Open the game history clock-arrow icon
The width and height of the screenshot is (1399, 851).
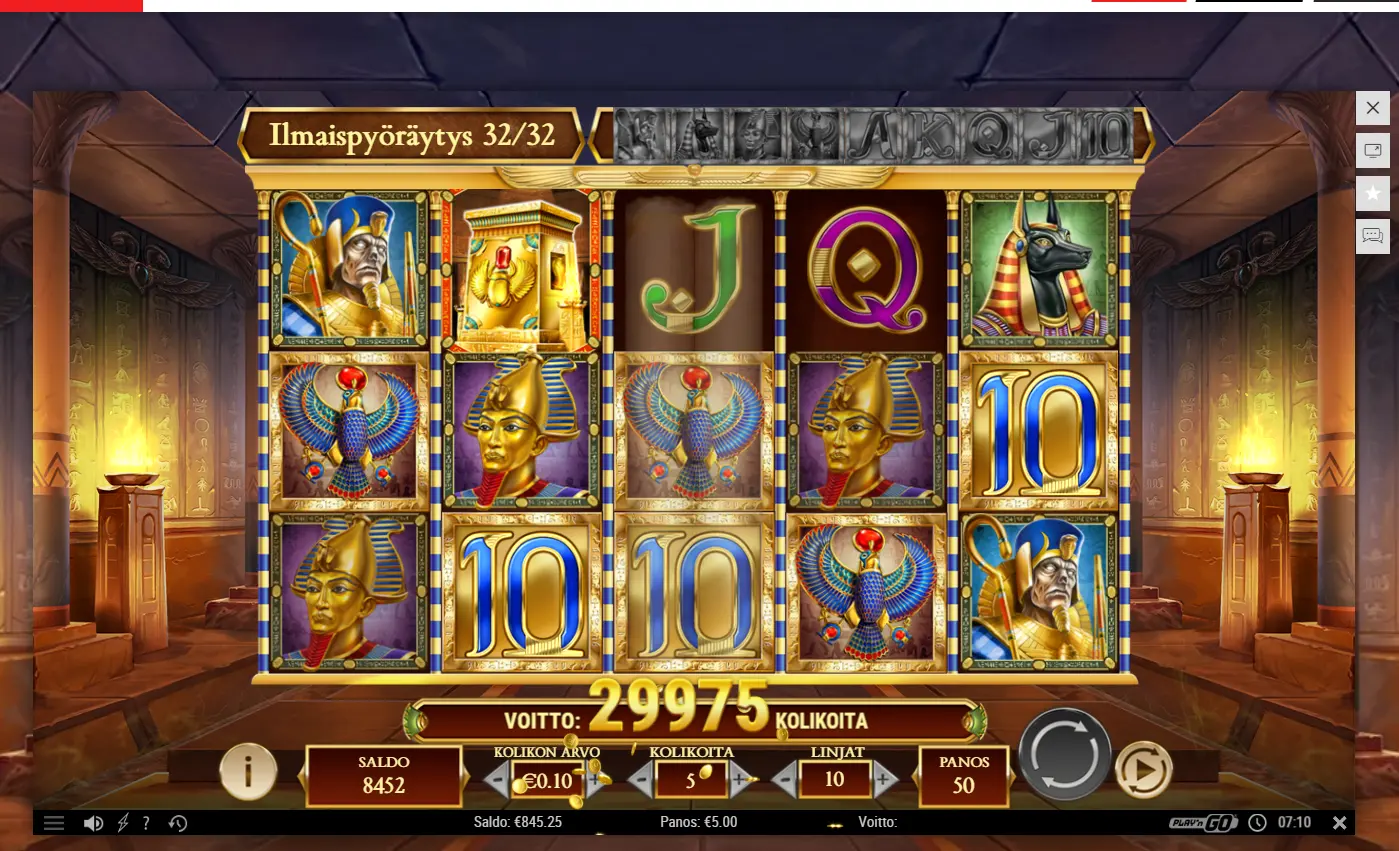point(178,823)
